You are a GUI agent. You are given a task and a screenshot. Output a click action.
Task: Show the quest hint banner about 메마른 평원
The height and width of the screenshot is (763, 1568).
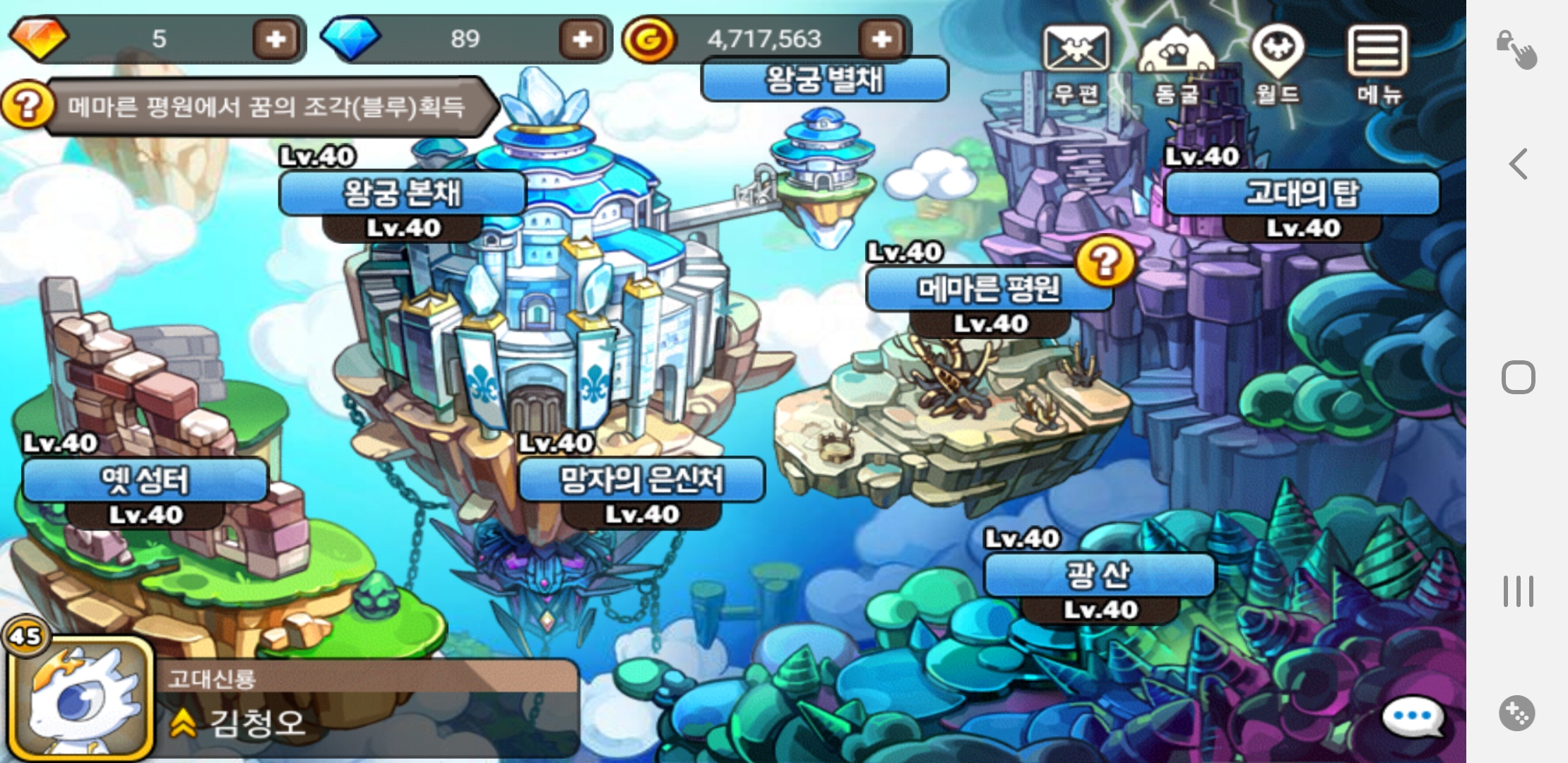click(x=265, y=107)
